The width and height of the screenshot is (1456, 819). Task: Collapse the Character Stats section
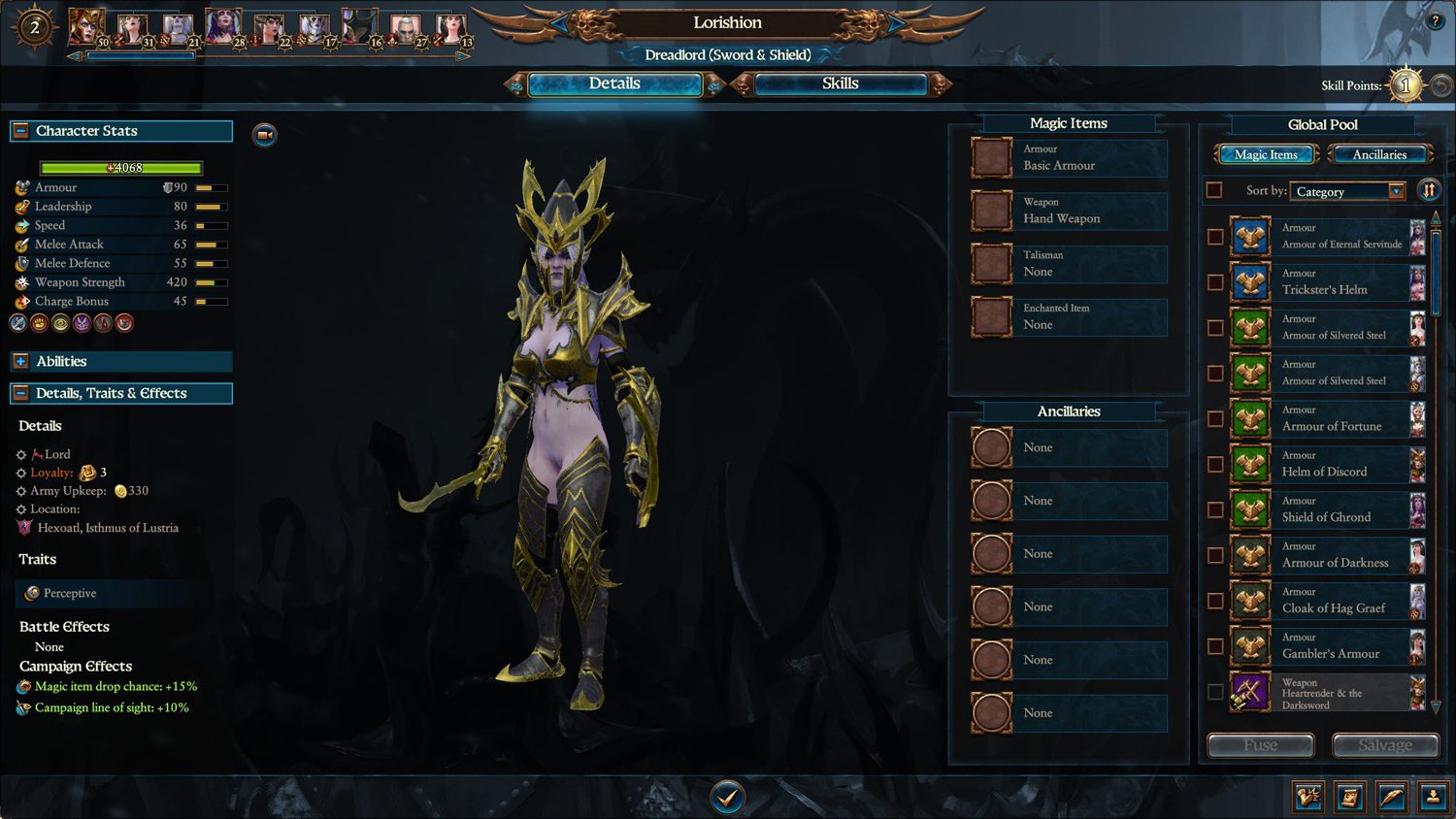20,131
